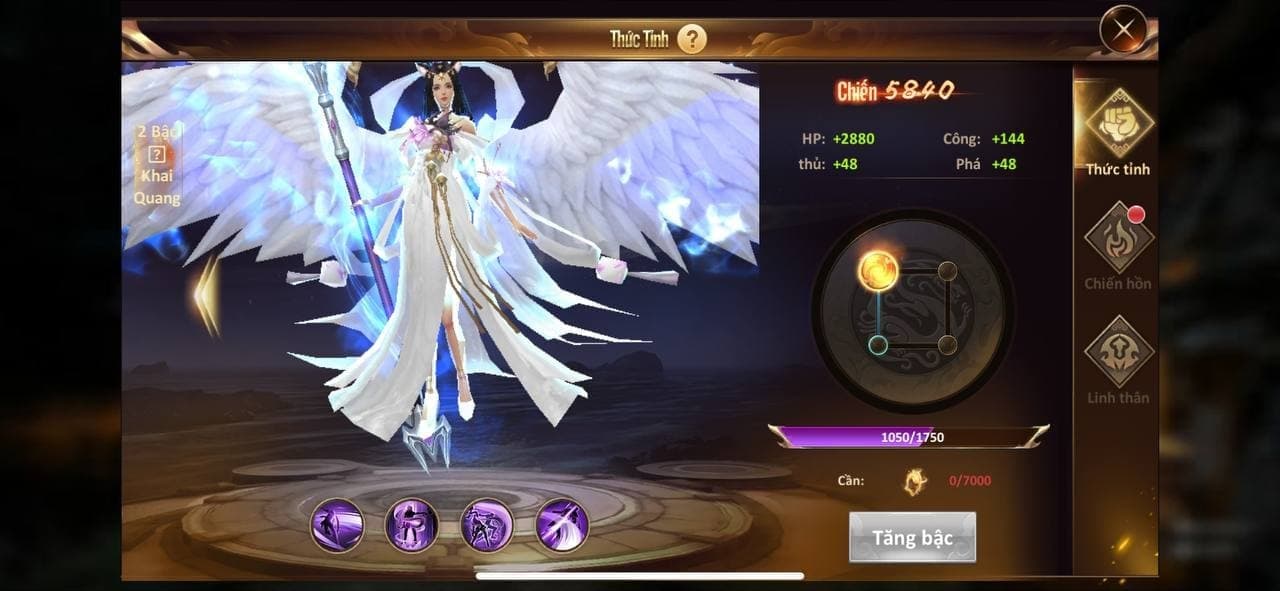Screen dimensions: 1280x591
Task: Open the question mark help for Thức Tỉnh
Action: coord(692,39)
